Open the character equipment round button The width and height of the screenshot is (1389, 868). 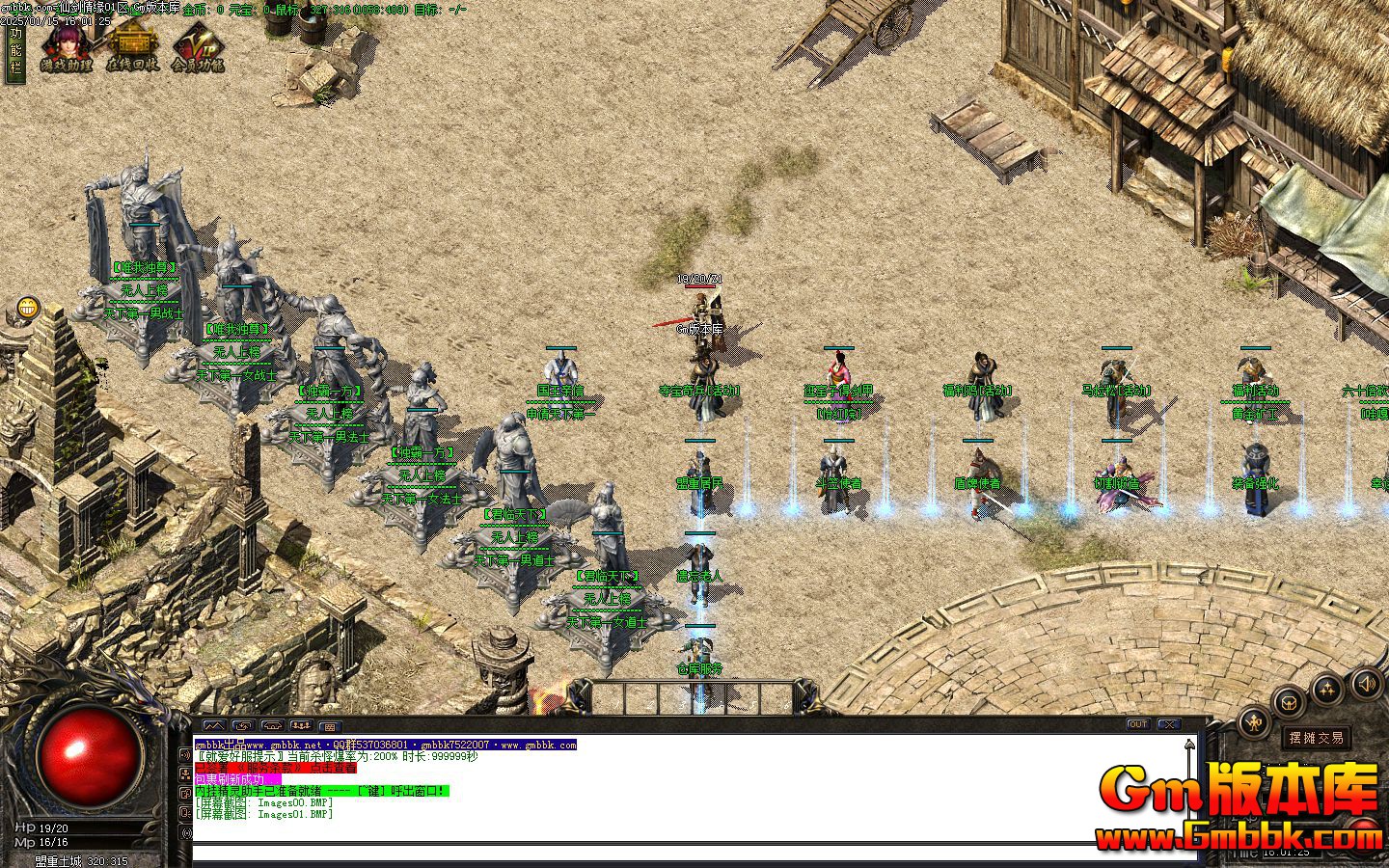[x=1254, y=721]
